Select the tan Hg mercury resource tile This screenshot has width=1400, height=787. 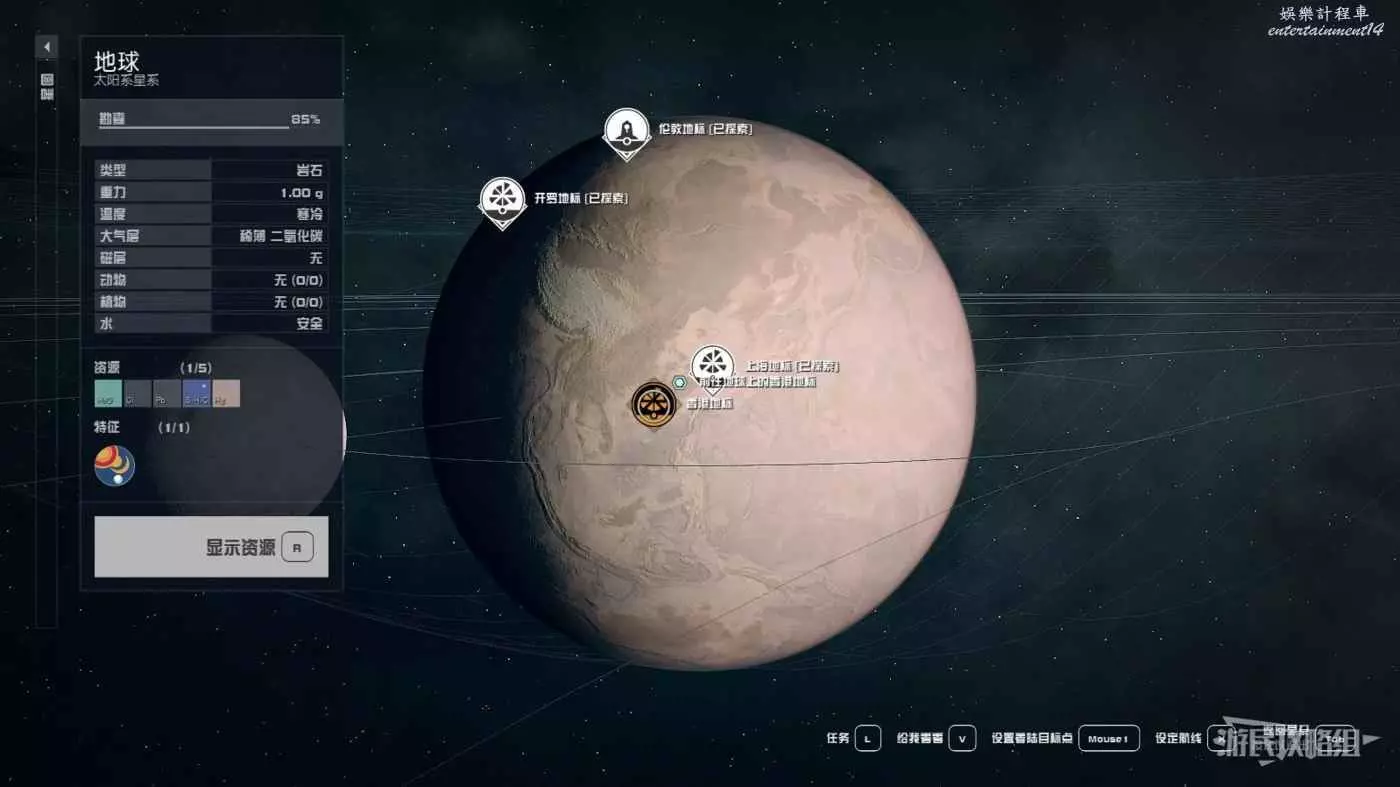pos(226,394)
